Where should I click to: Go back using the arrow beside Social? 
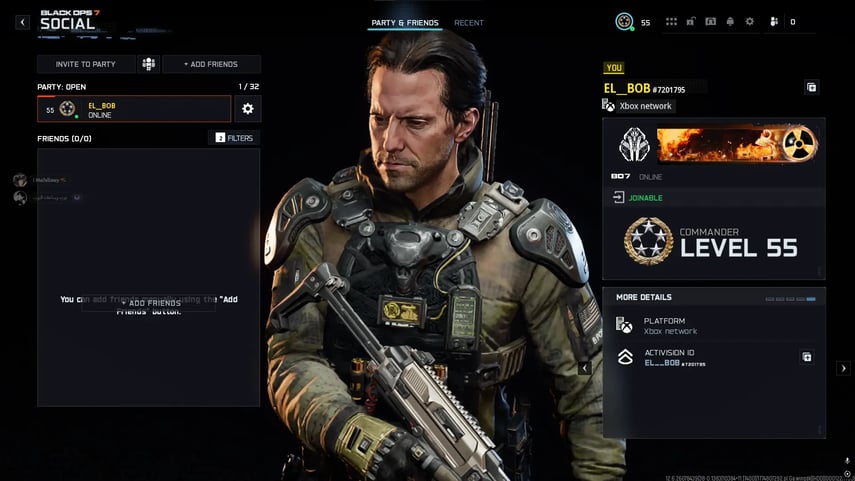click(x=22, y=22)
